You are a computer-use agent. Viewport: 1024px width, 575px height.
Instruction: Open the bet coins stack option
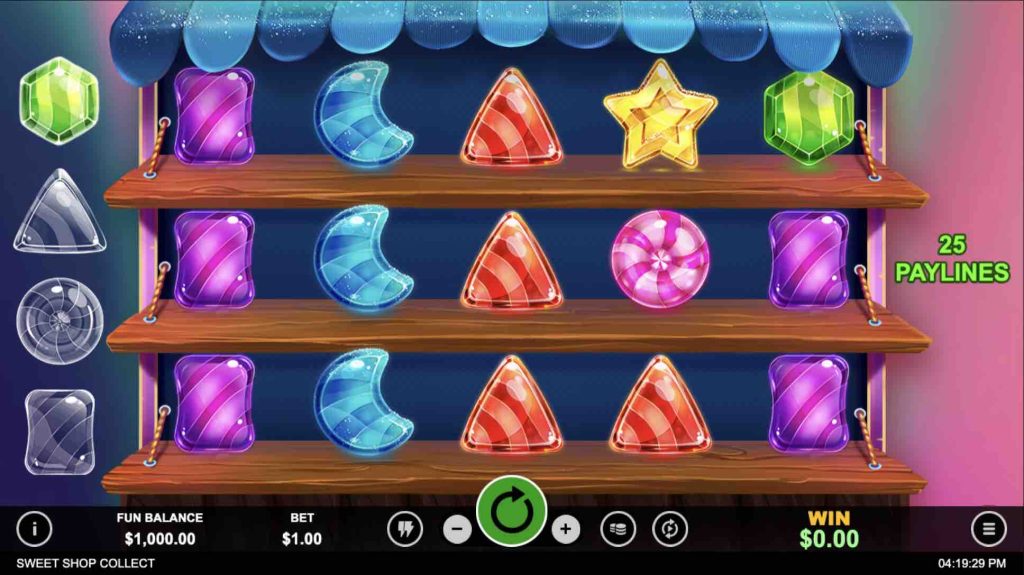[618, 529]
